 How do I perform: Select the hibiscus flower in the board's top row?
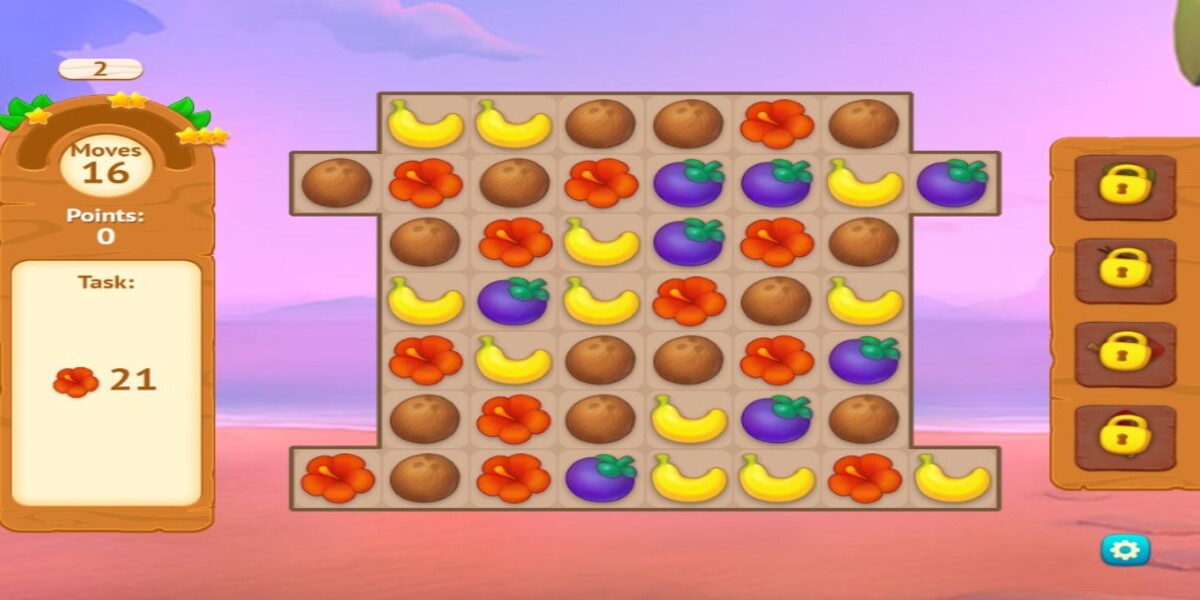[x=776, y=124]
